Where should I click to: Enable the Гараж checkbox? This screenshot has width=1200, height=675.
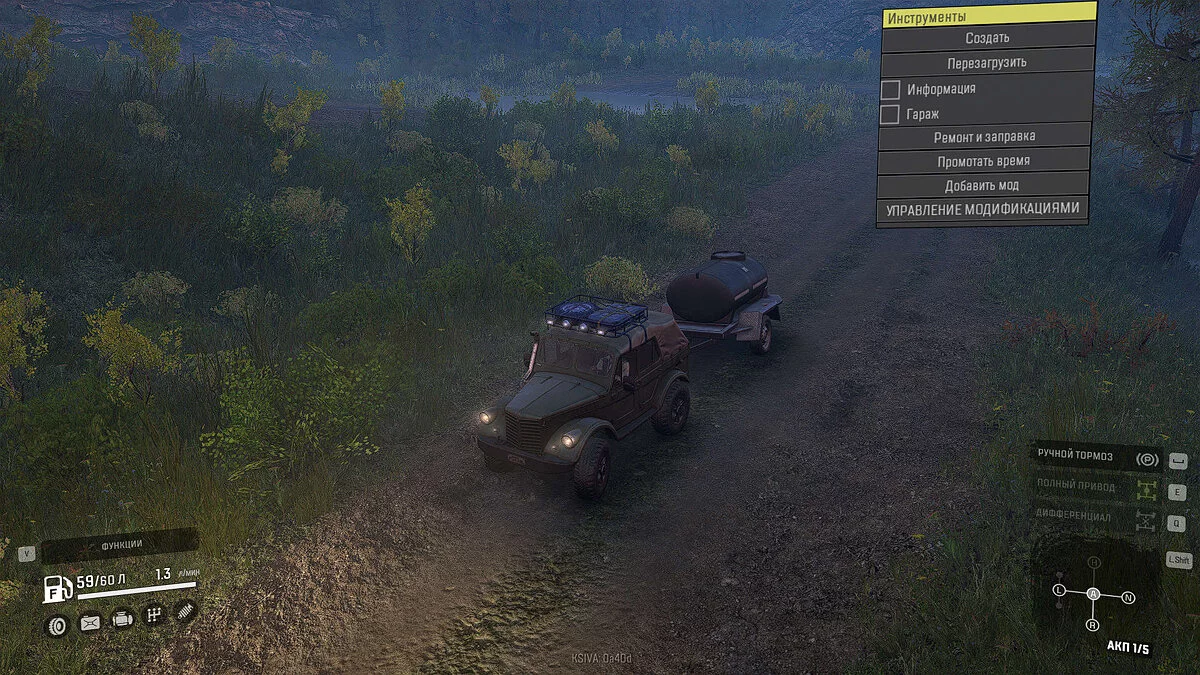(890, 114)
